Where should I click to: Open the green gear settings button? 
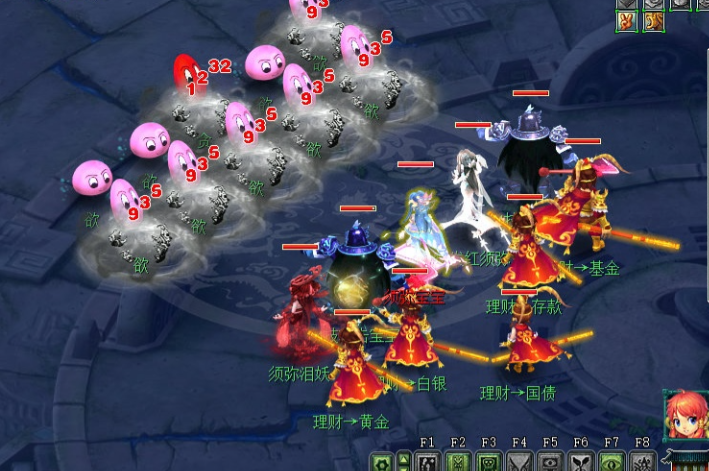[381, 463]
